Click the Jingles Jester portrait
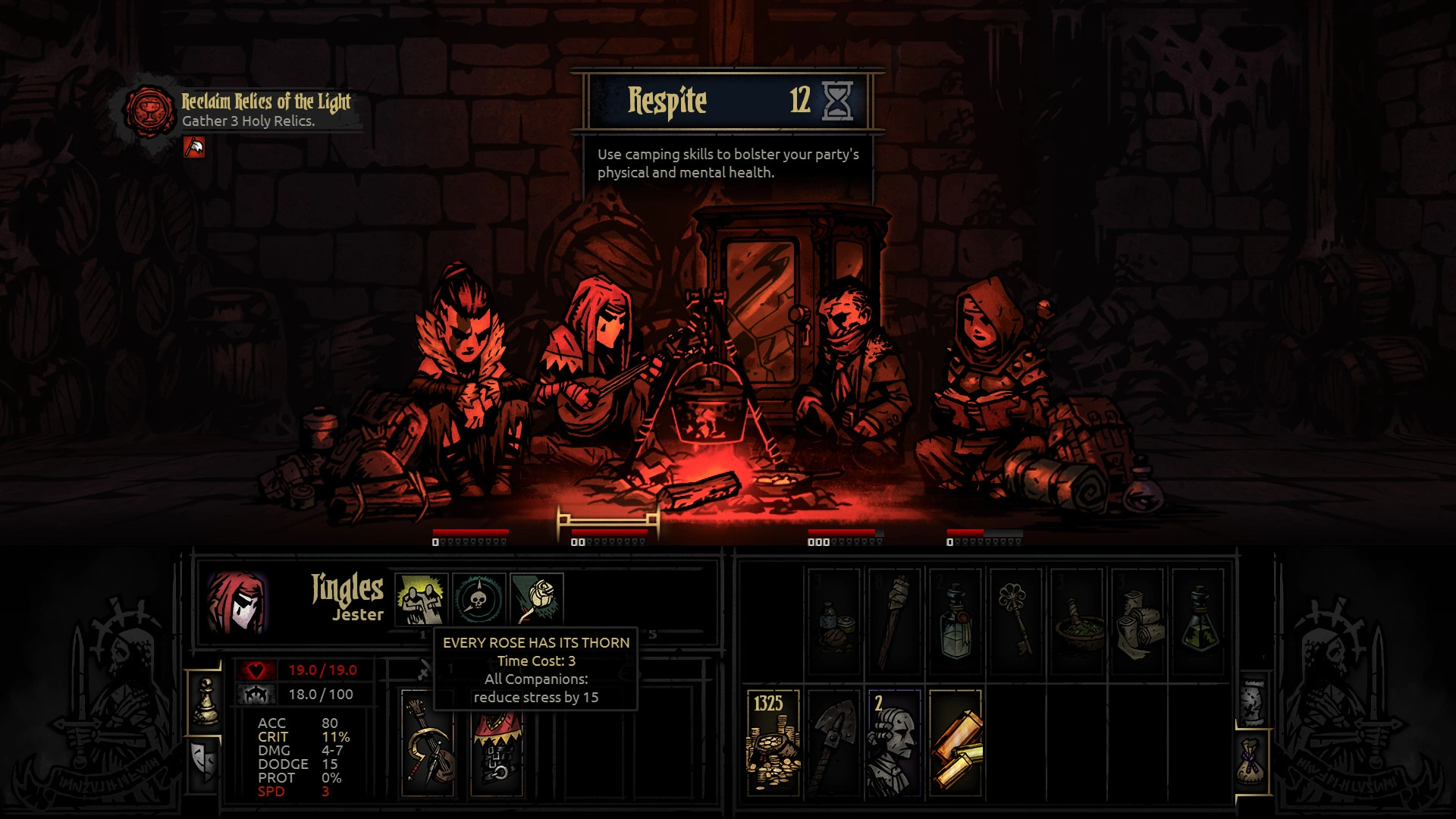 click(237, 603)
